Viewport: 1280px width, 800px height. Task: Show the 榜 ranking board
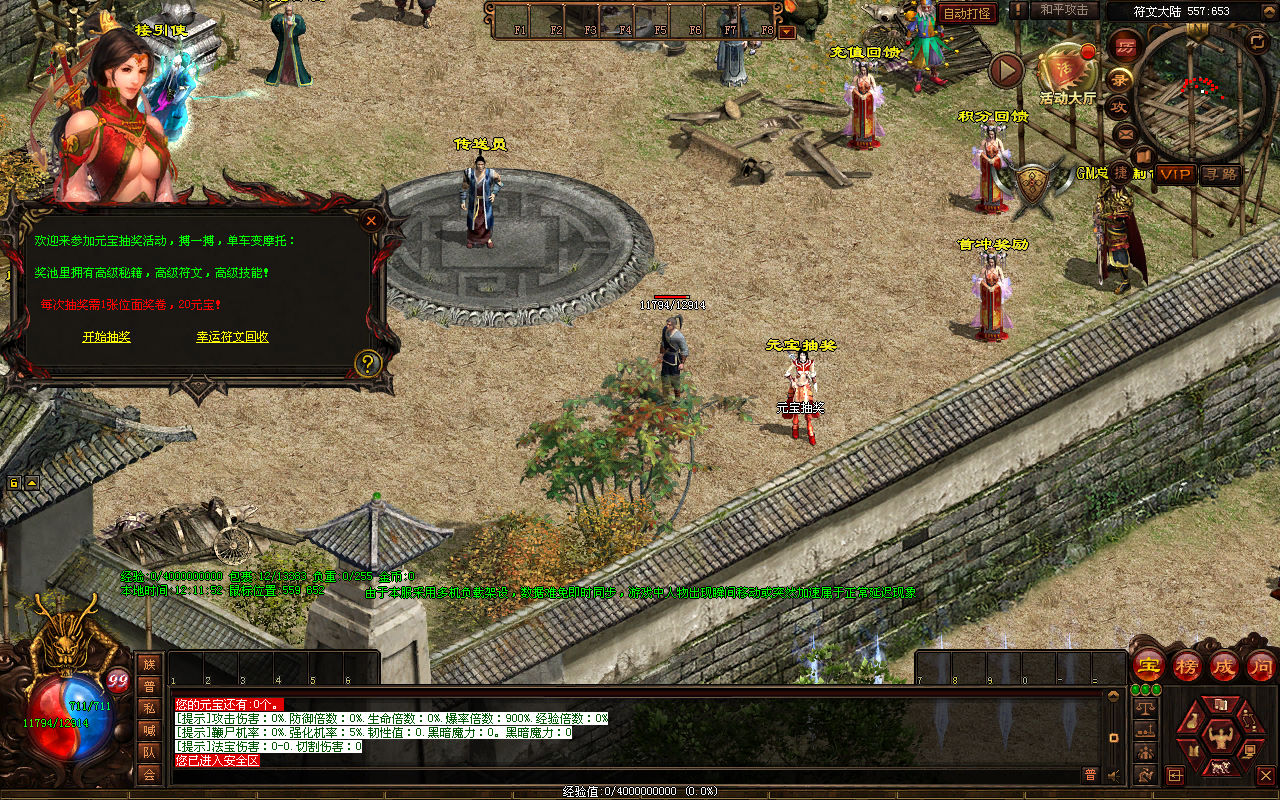click(1187, 665)
